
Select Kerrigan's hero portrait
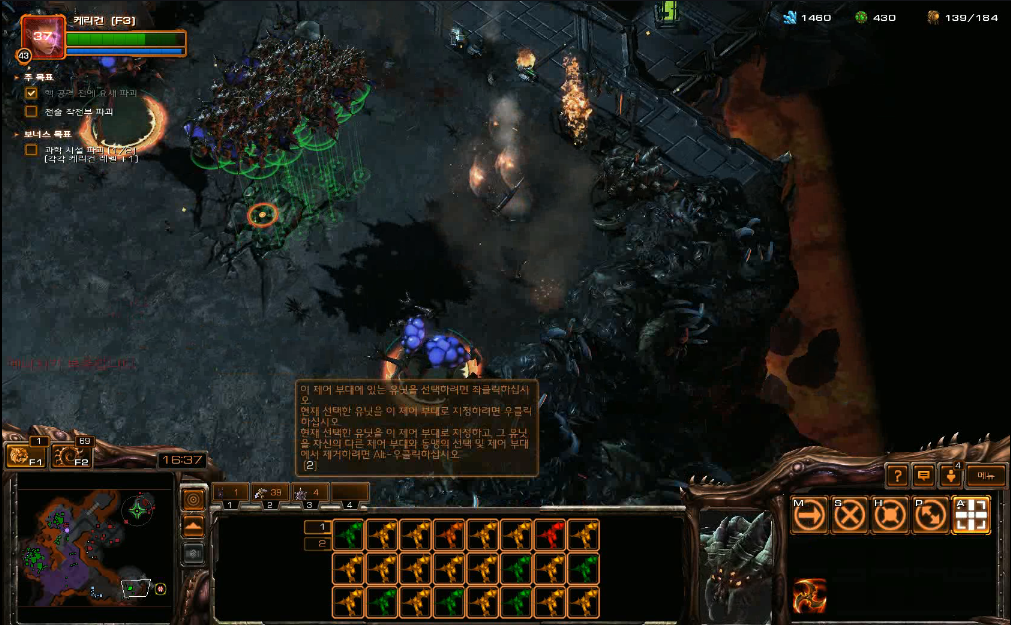[42, 38]
